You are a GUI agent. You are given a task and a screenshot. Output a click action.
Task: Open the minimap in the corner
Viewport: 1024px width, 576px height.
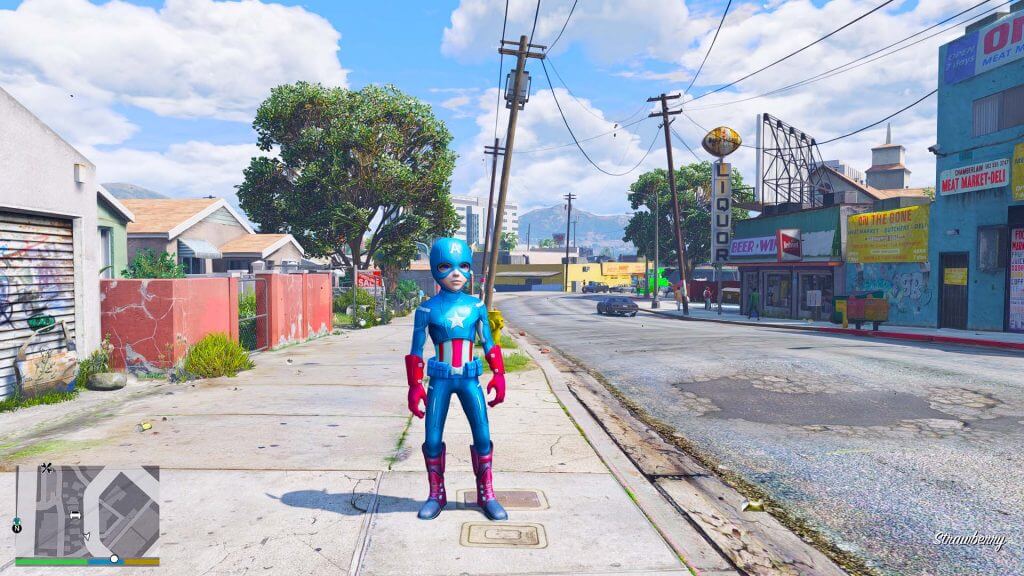(87, 511)
